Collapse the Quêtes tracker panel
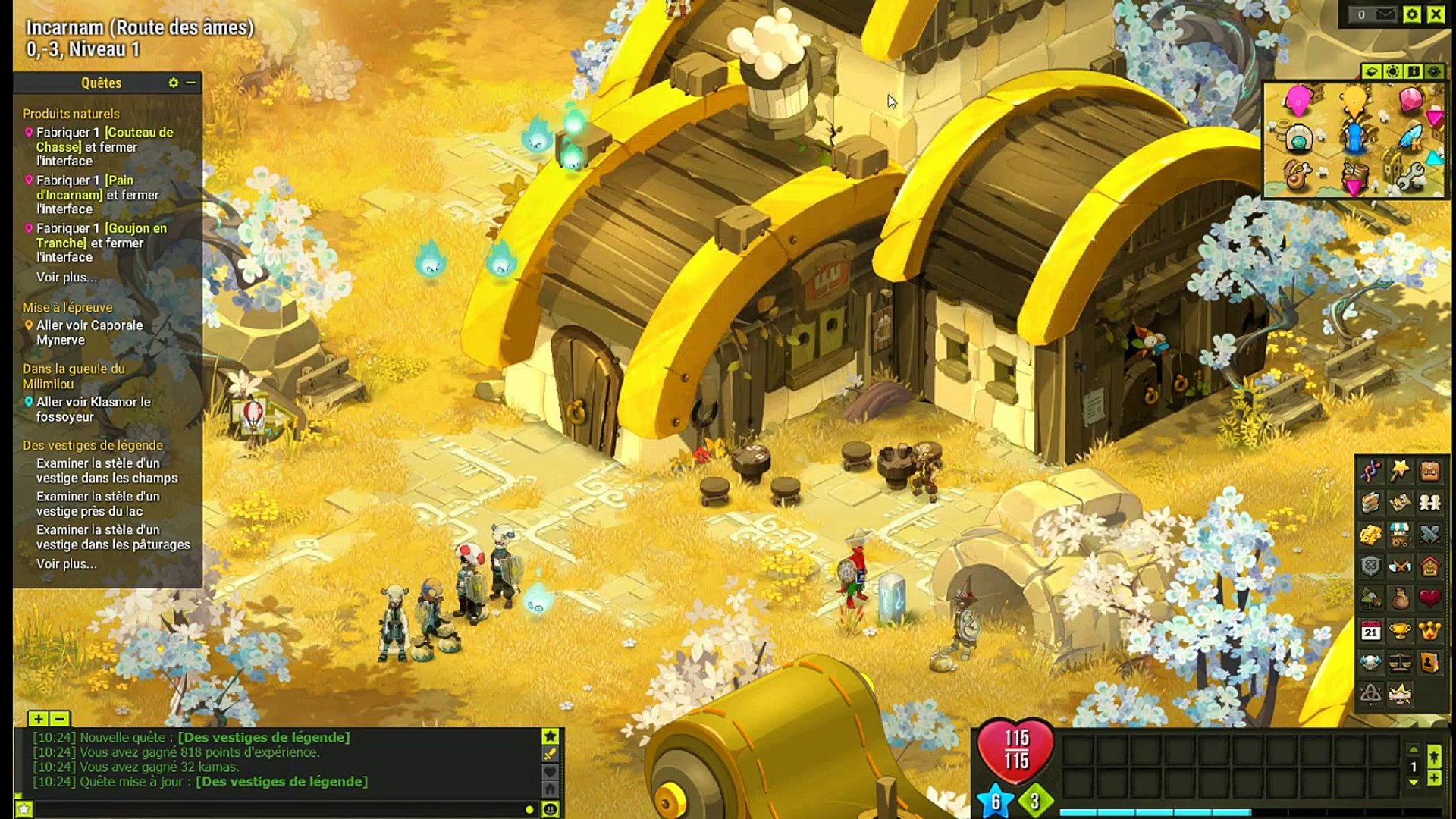 pos(191,83)
